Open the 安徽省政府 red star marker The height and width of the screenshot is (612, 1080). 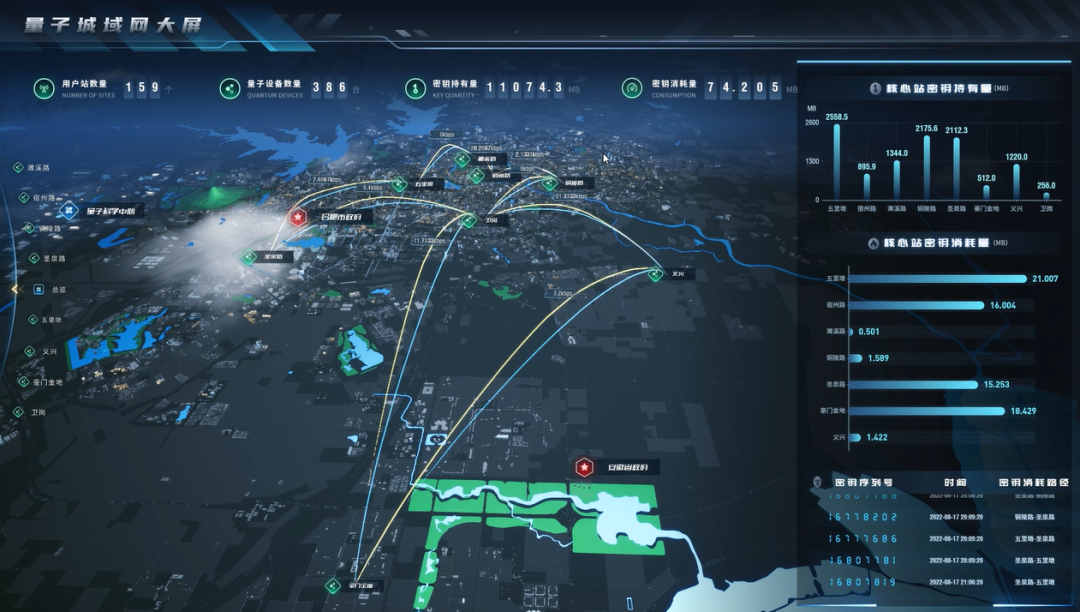pos(584,467)
